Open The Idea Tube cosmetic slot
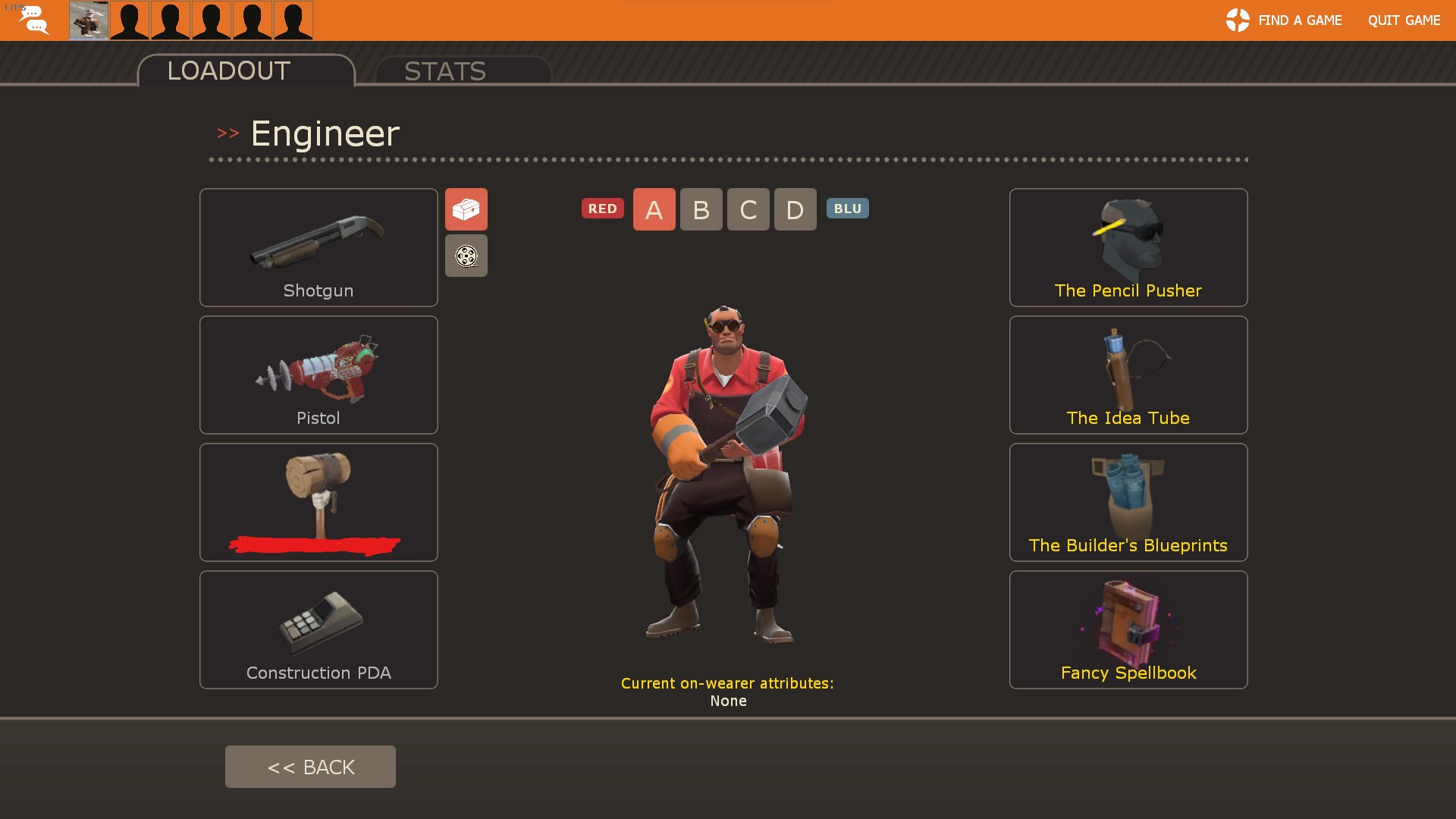 (x=1128, y=374)
